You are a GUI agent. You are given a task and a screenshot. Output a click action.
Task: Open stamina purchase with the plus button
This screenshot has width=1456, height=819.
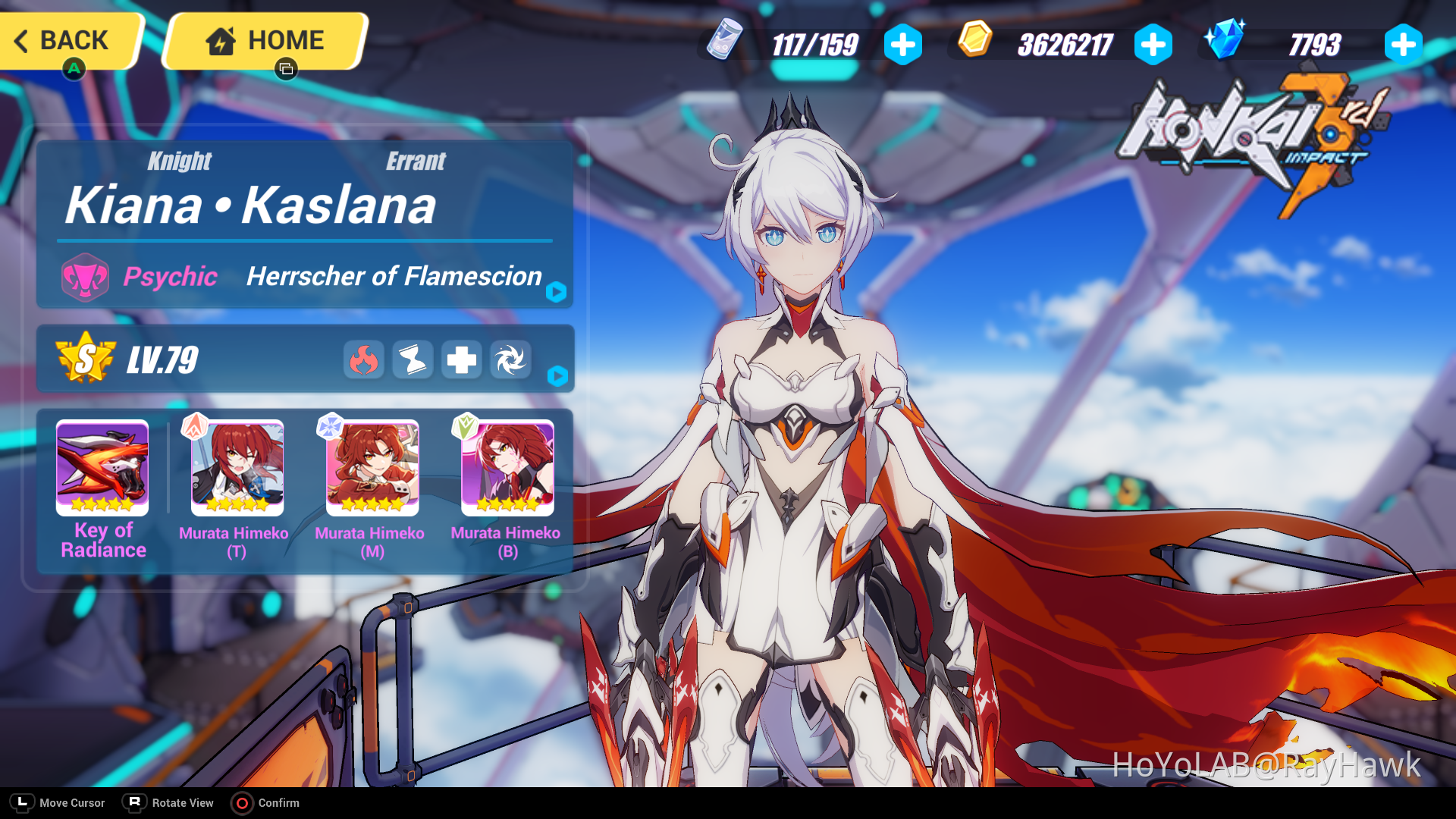tap(902, 44)
